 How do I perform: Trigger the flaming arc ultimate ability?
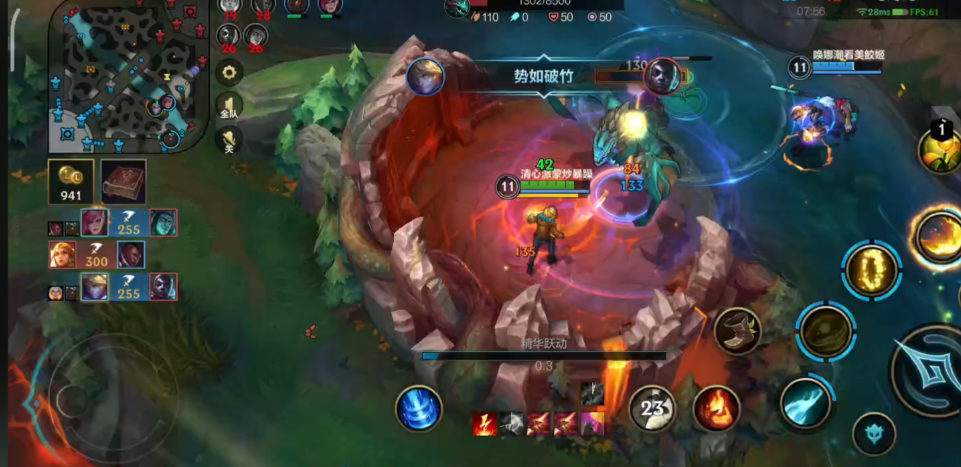[938, 236]
